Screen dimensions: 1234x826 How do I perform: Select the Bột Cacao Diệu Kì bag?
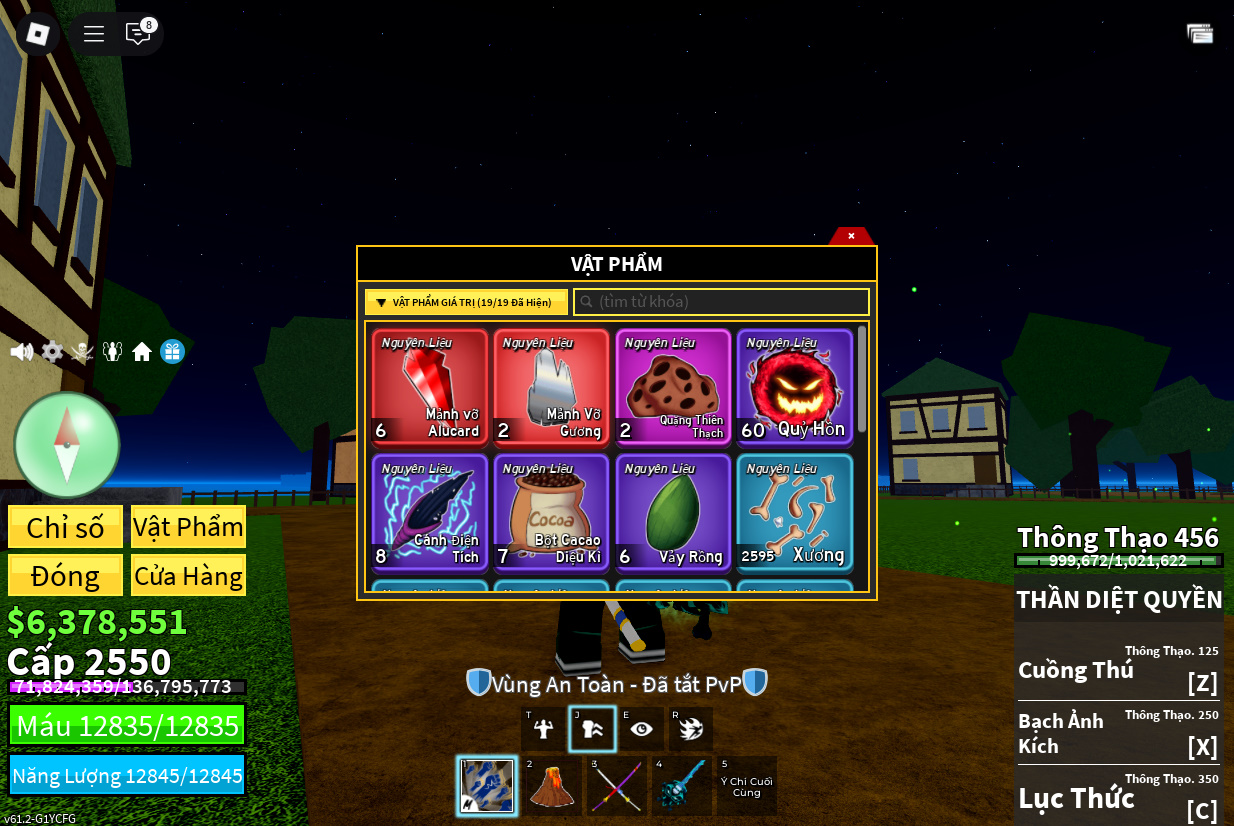point(551,512)
